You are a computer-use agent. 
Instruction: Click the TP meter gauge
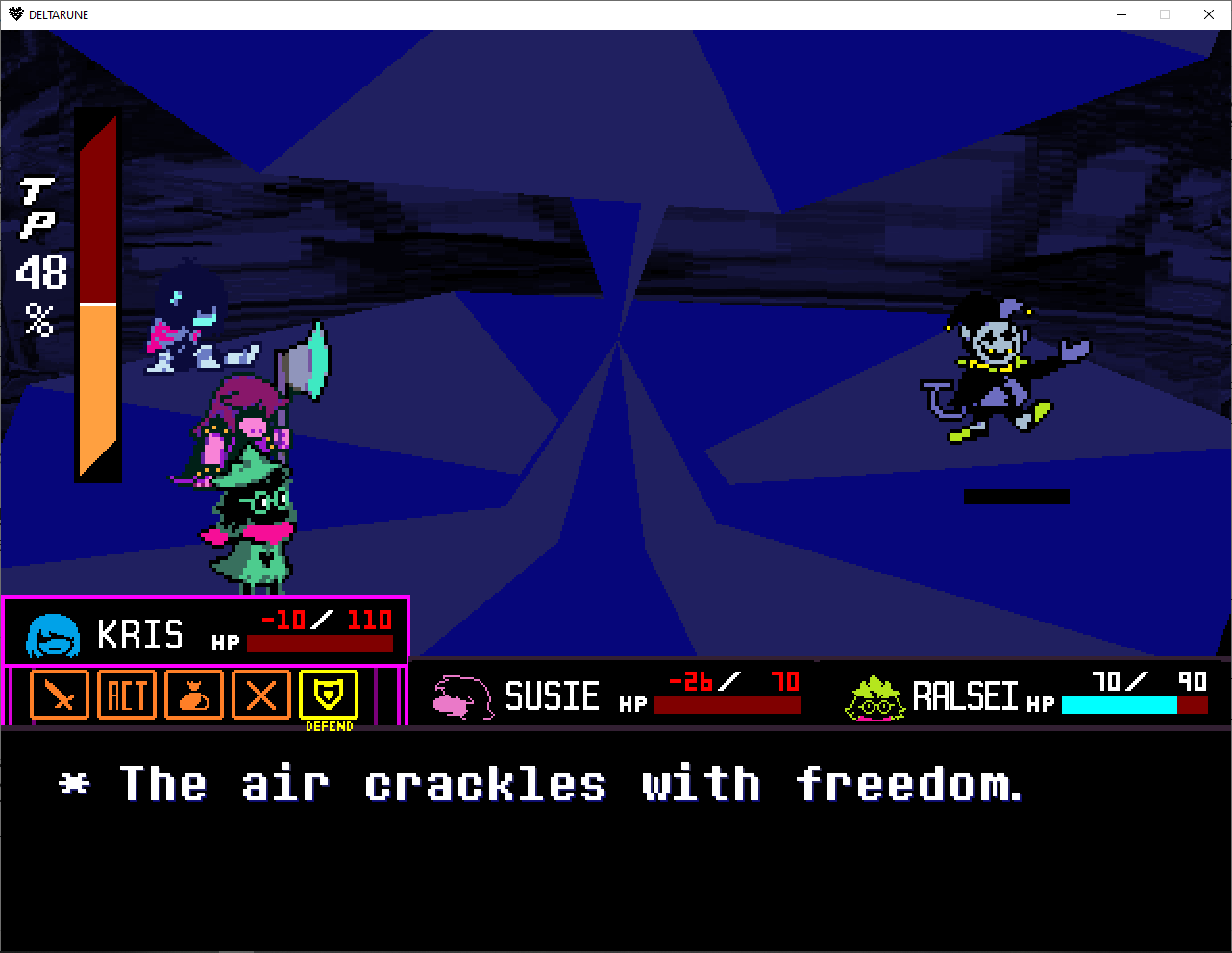click(x=97, y=298)
